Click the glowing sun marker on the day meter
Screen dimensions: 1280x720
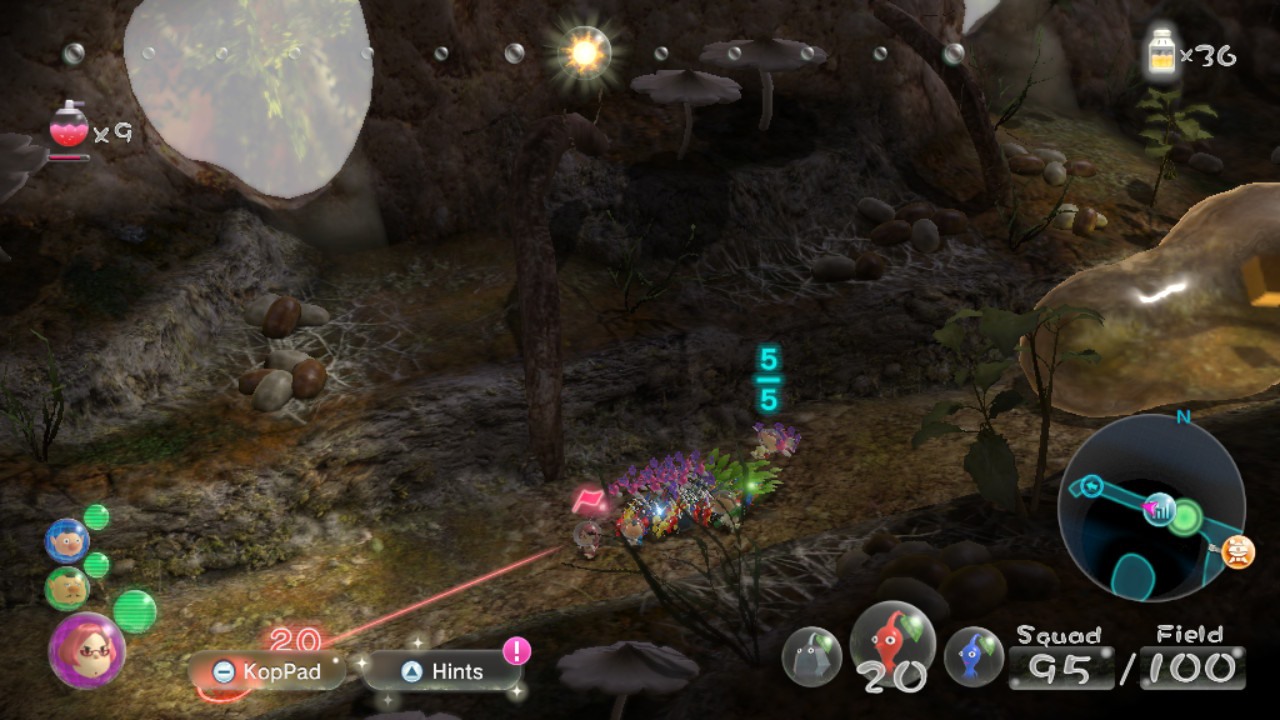[585, 52]
